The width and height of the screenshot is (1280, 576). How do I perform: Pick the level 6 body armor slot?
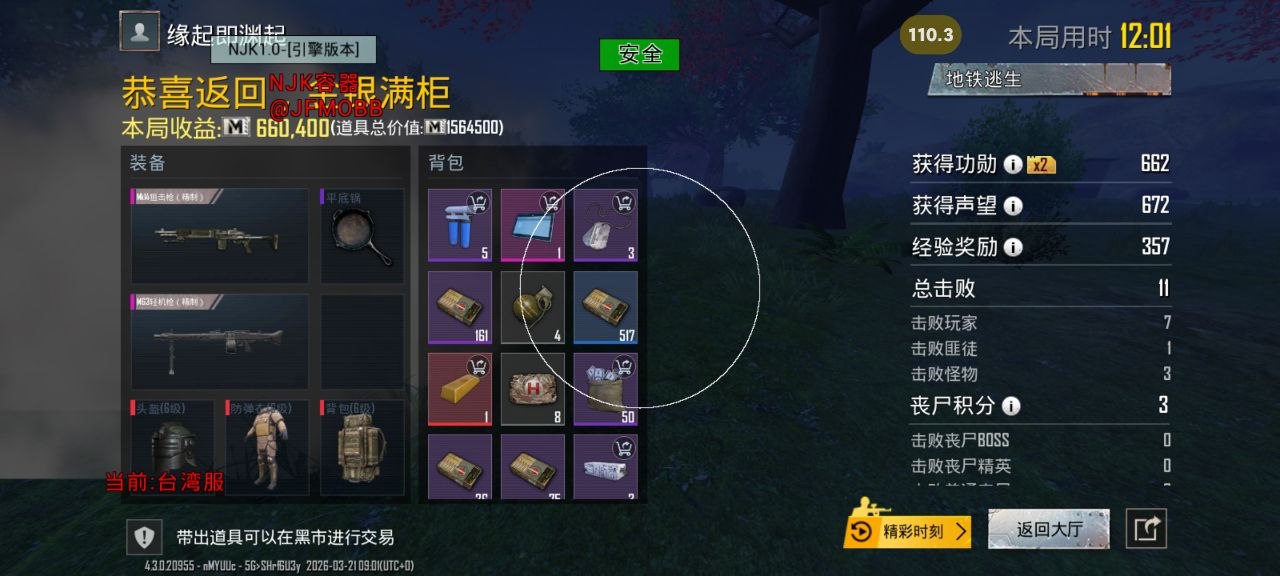point(268,446)
